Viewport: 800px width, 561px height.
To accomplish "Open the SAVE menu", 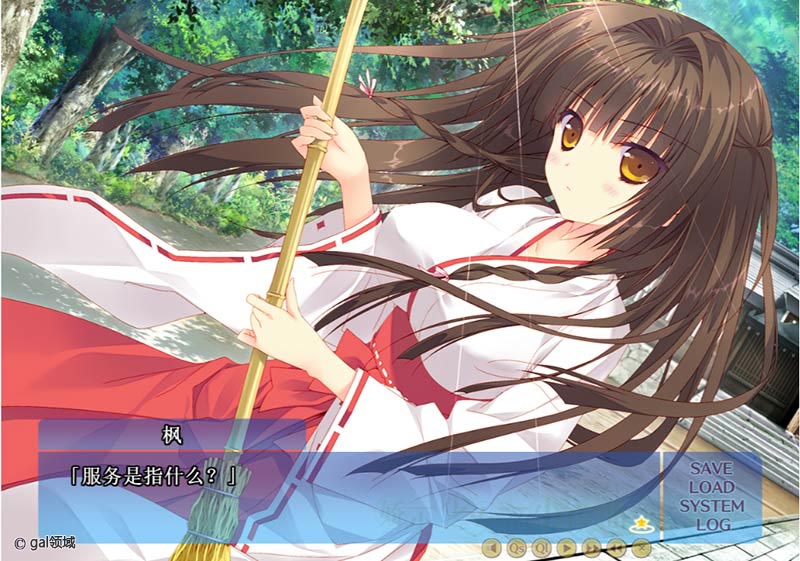I will (x=711, y=469).
